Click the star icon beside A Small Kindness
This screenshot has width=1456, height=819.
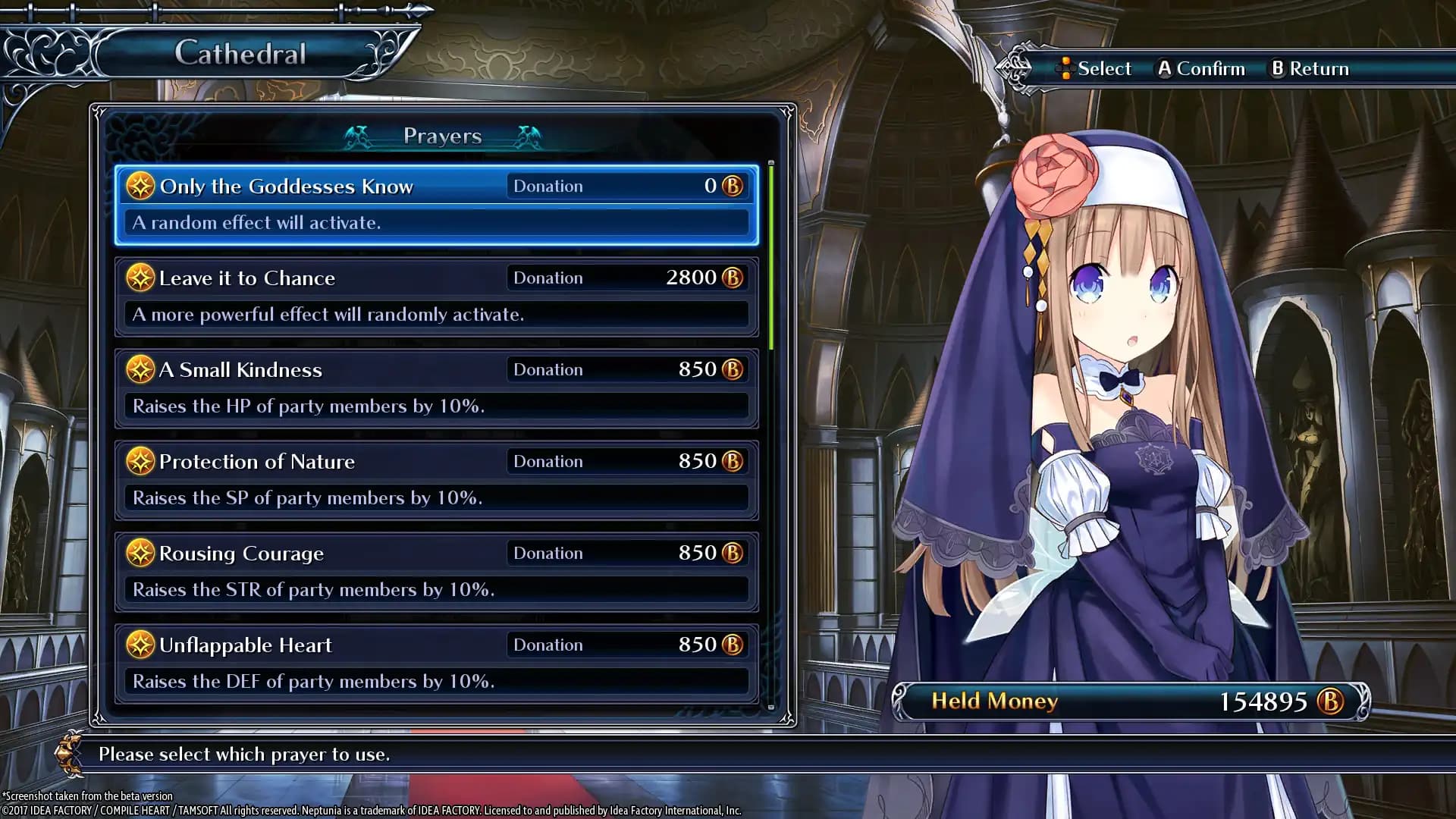point(141,369)
